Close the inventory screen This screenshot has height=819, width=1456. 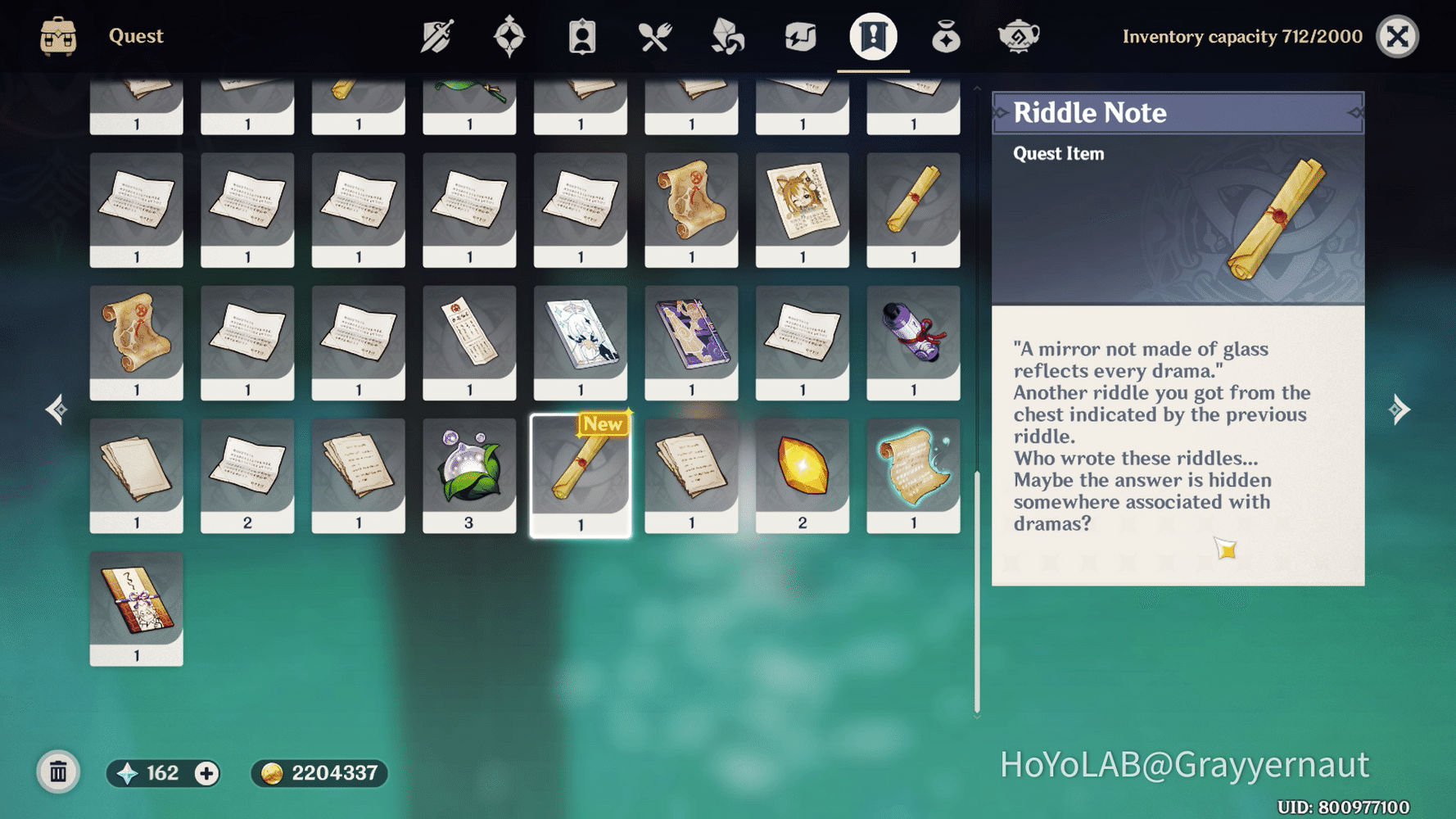(x=1398, y=36)
